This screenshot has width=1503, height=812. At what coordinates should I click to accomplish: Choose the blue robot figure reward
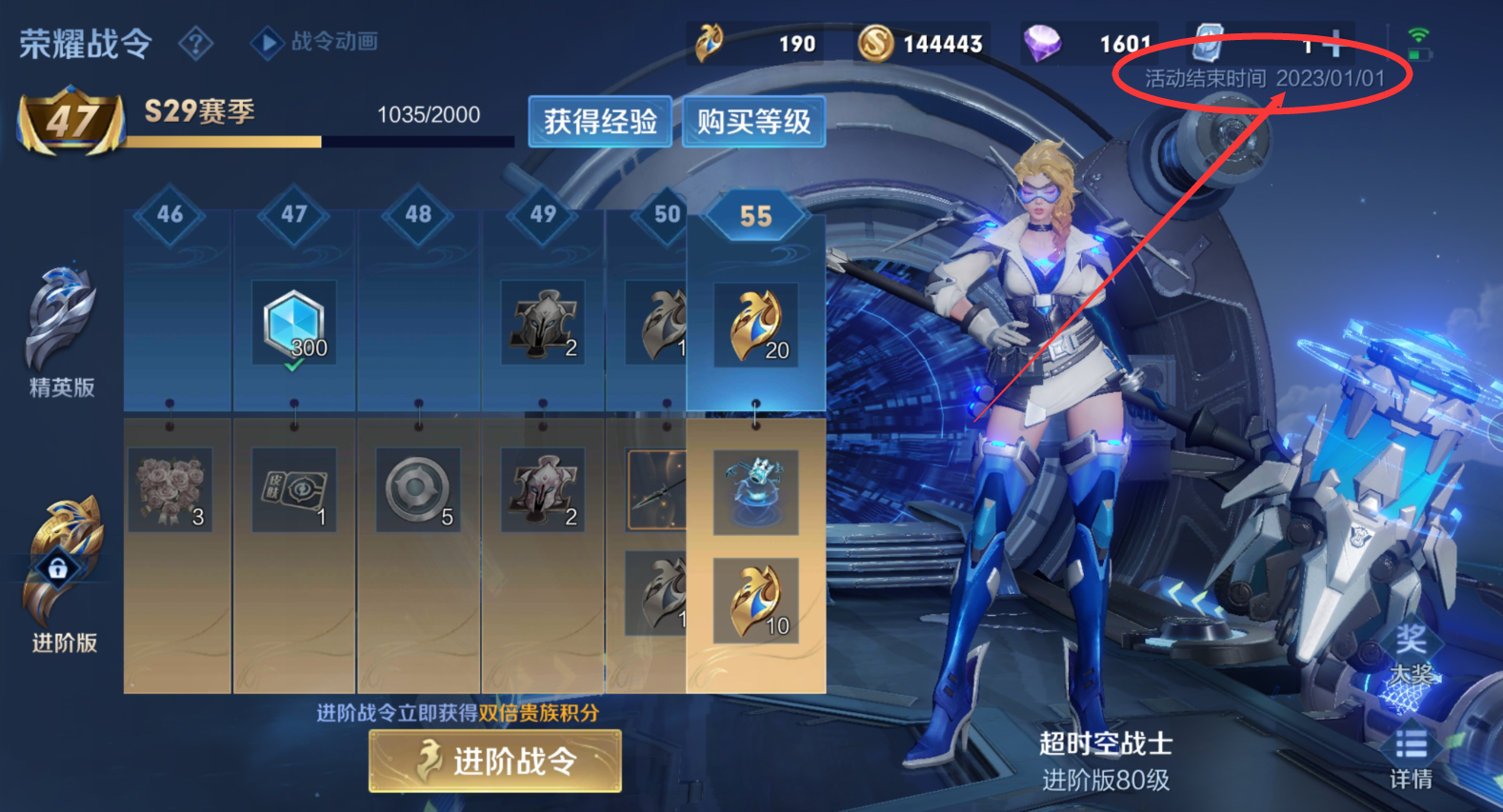coord(756,491)
